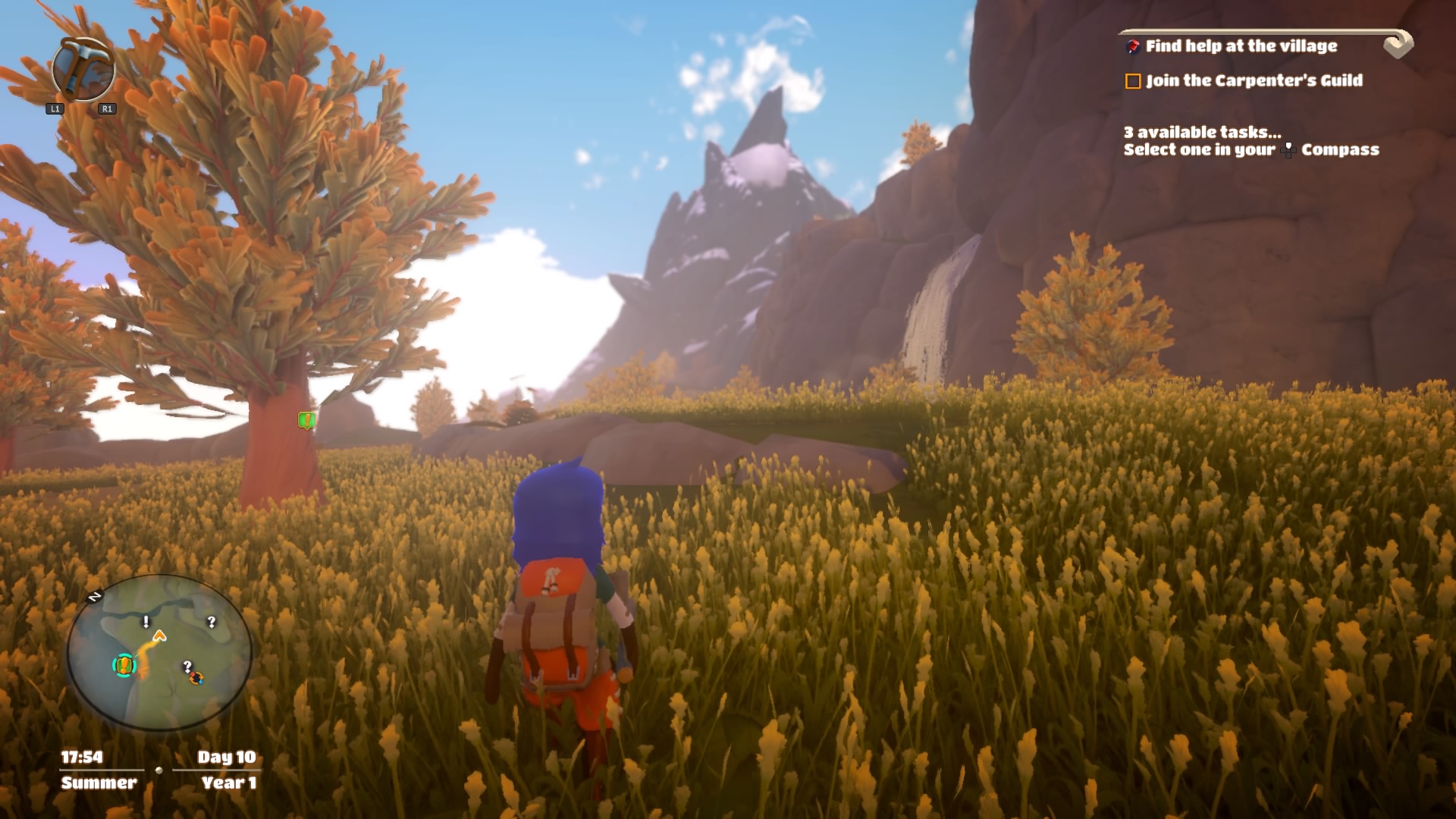The width and height of the screenshot is (1456, 819).
Task: Select the teal-ringed quest marker on minimap
Action: (124, 665)
